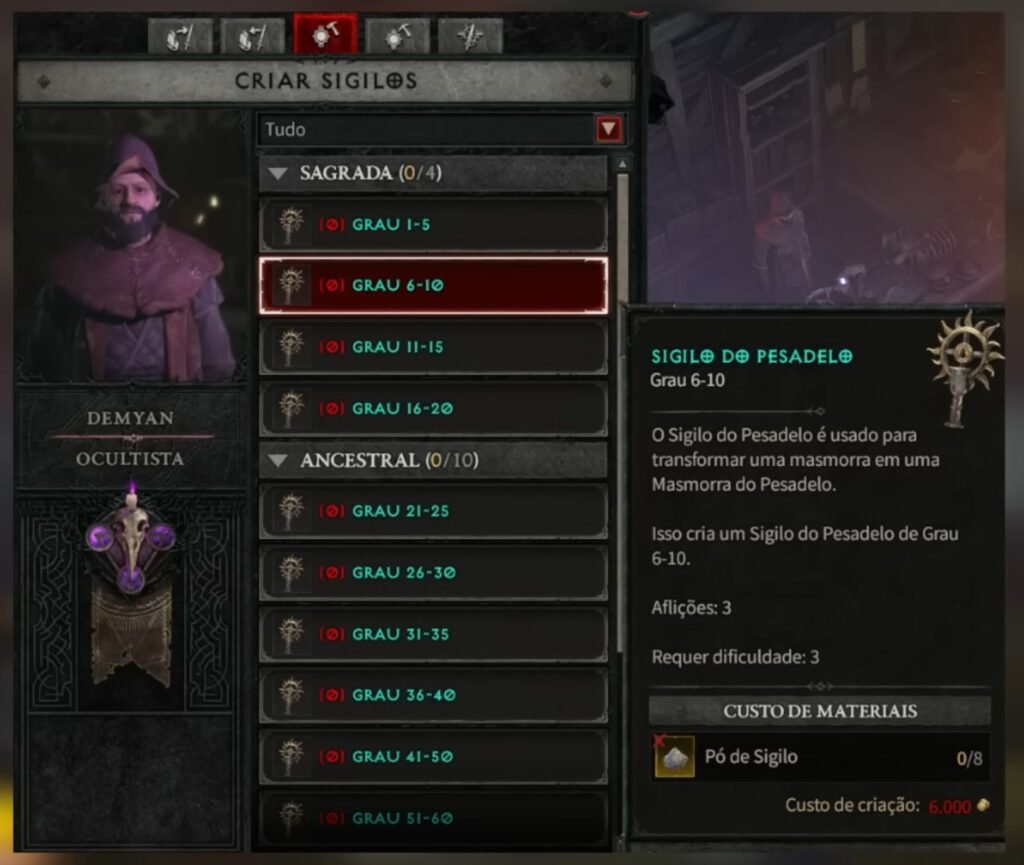Click the Pó de Sigilo material slot
The width and height of the screenshot is (1024, 865).
[674, 757]
